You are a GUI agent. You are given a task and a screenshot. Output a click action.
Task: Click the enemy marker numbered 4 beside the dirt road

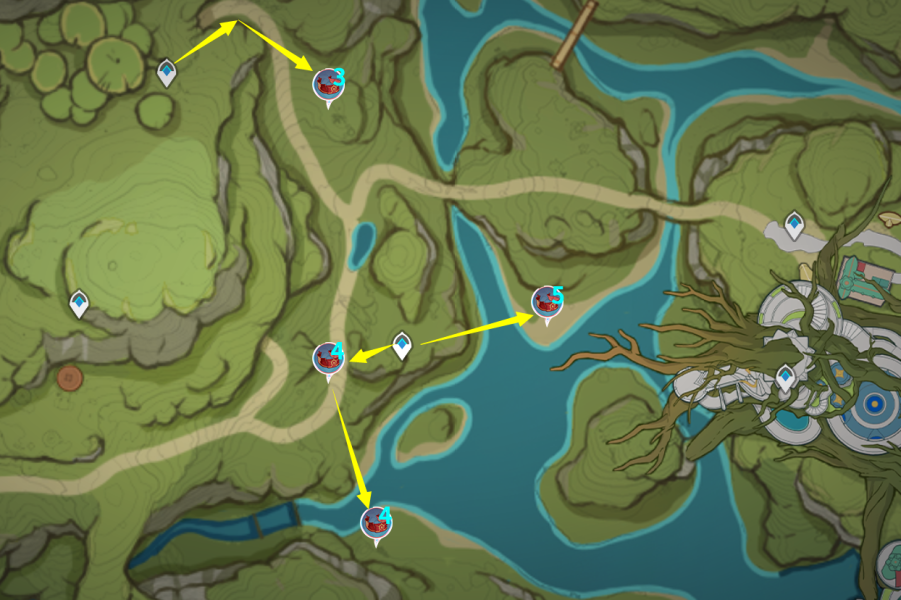pos(328,358)
